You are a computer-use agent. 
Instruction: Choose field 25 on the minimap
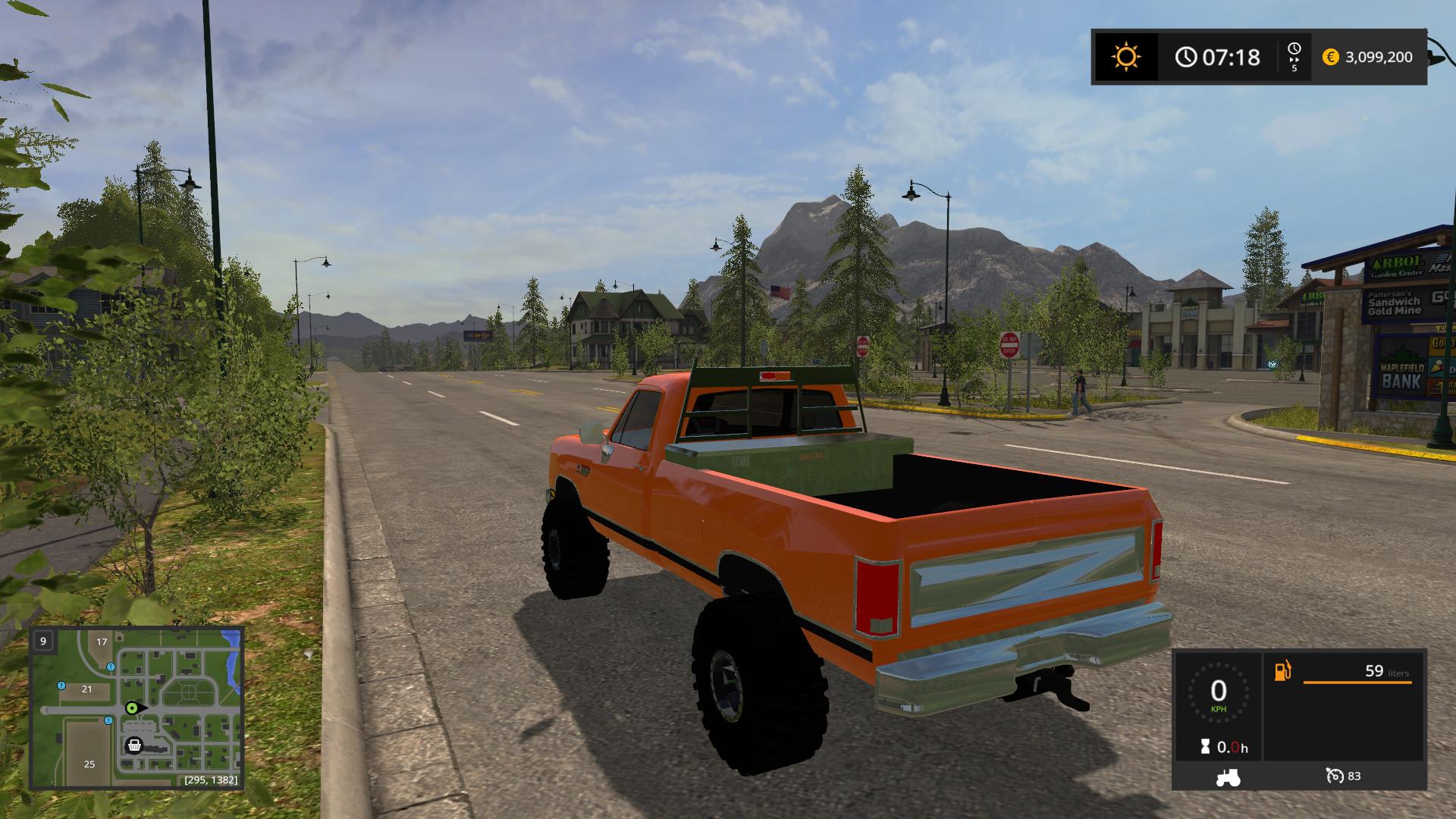(89, 764)
